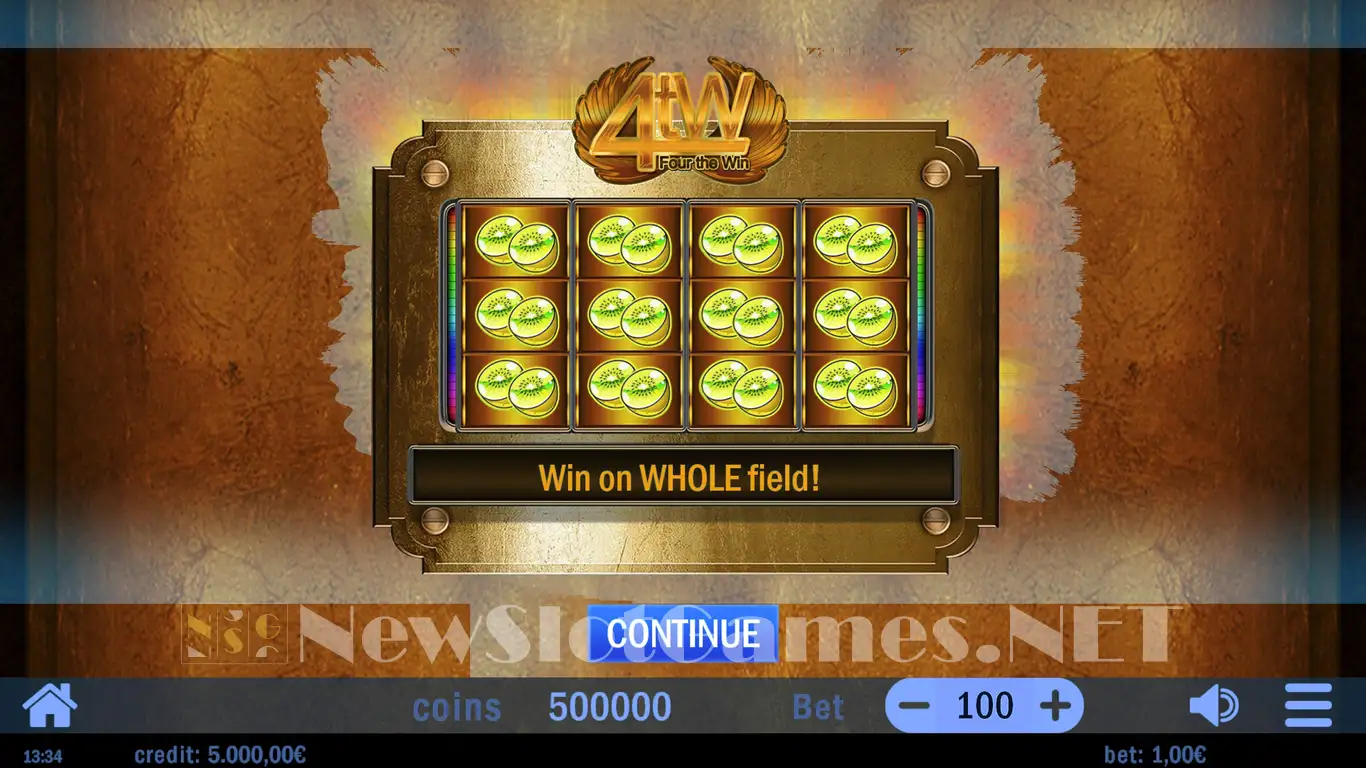Open the hamburger menu
Image resolution: width=1366 pixels, height=768 pixels.
(x=1308, y=706)
